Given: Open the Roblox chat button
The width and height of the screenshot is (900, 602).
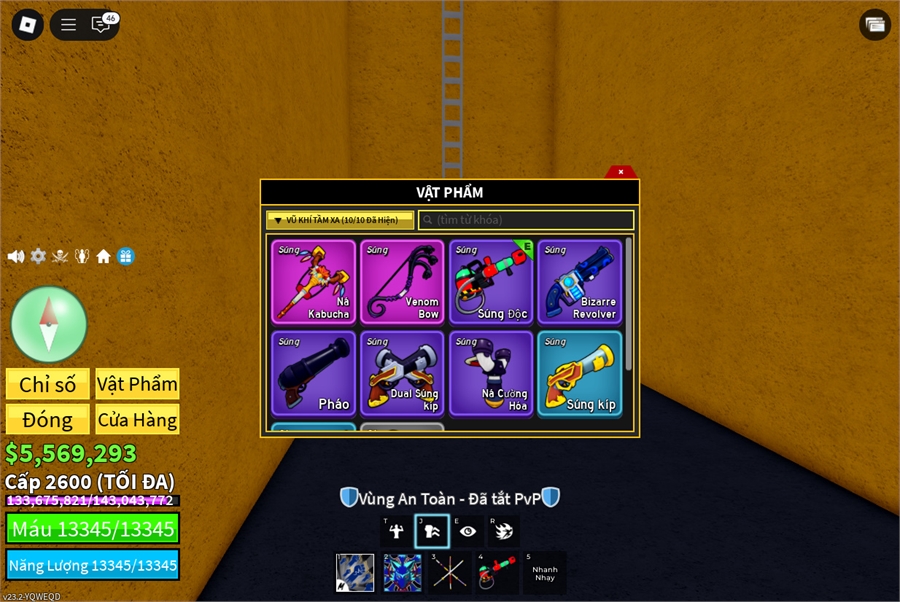Looking at the screenshot, I should (x=101, y=25).
